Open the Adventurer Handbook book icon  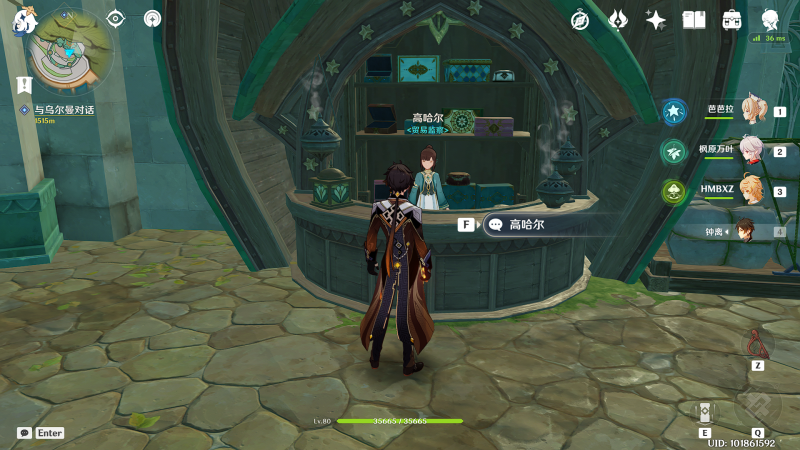[694, 20]
